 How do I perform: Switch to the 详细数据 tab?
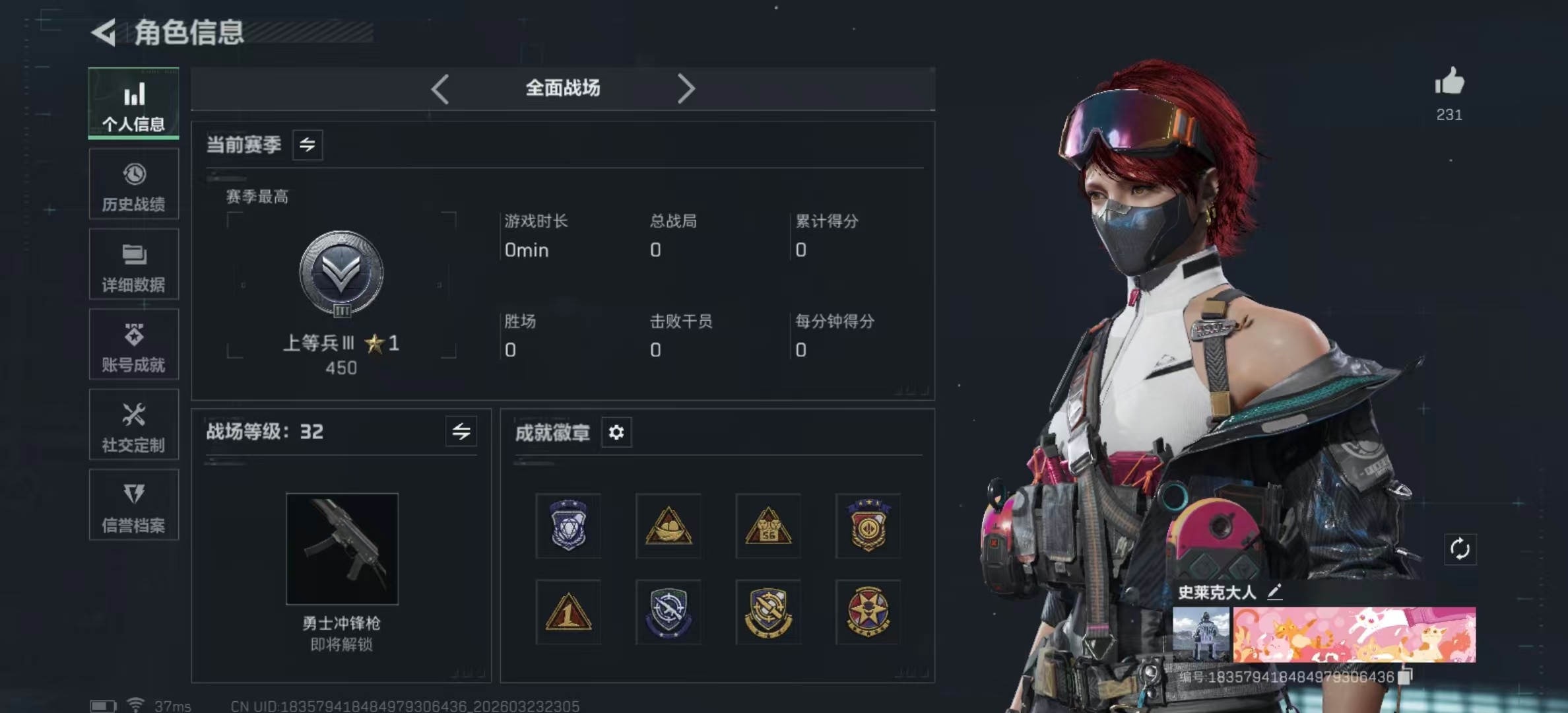(x=134, y=265)
